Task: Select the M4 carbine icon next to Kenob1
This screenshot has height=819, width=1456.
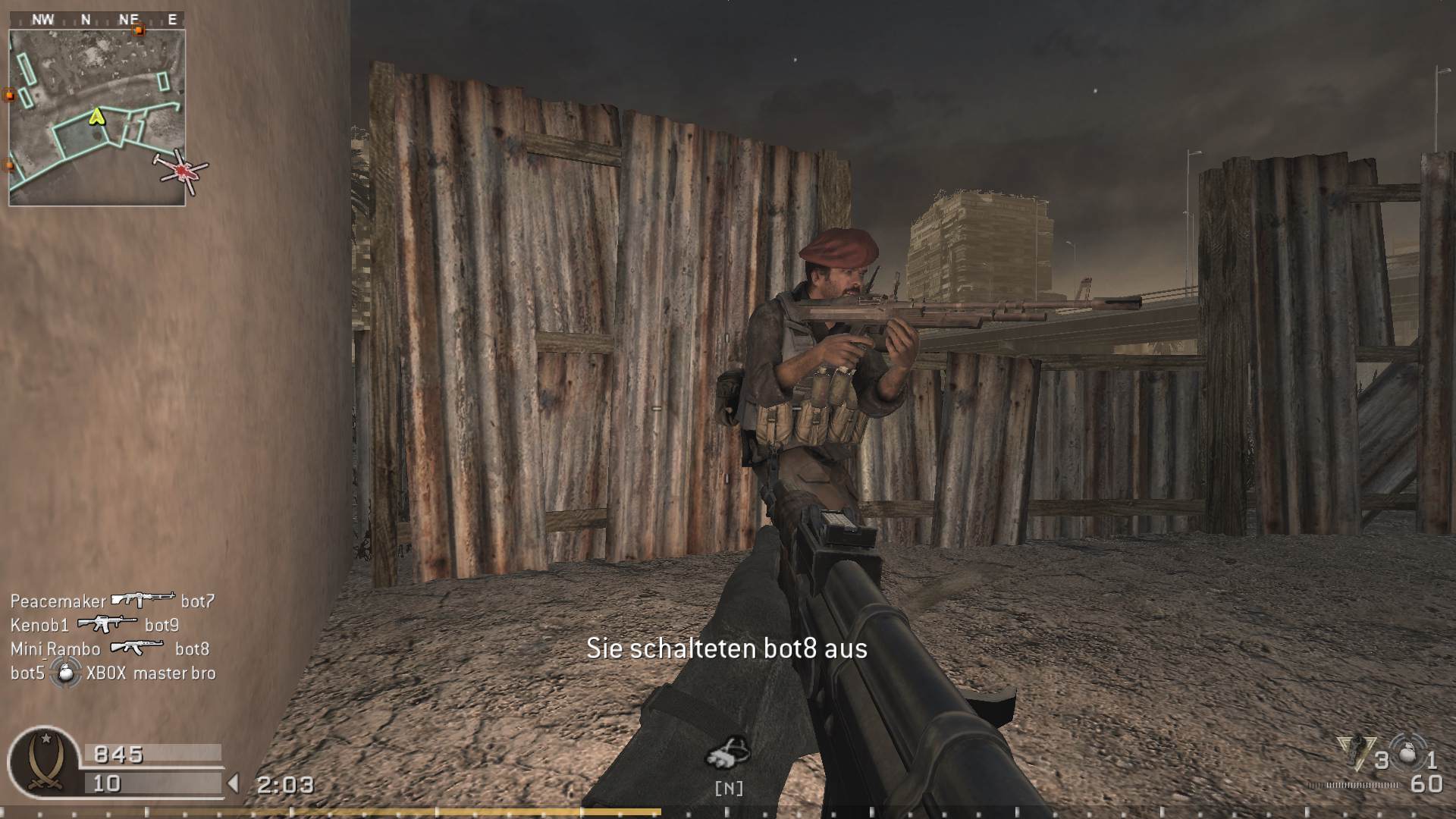Action: click(106, 625)
